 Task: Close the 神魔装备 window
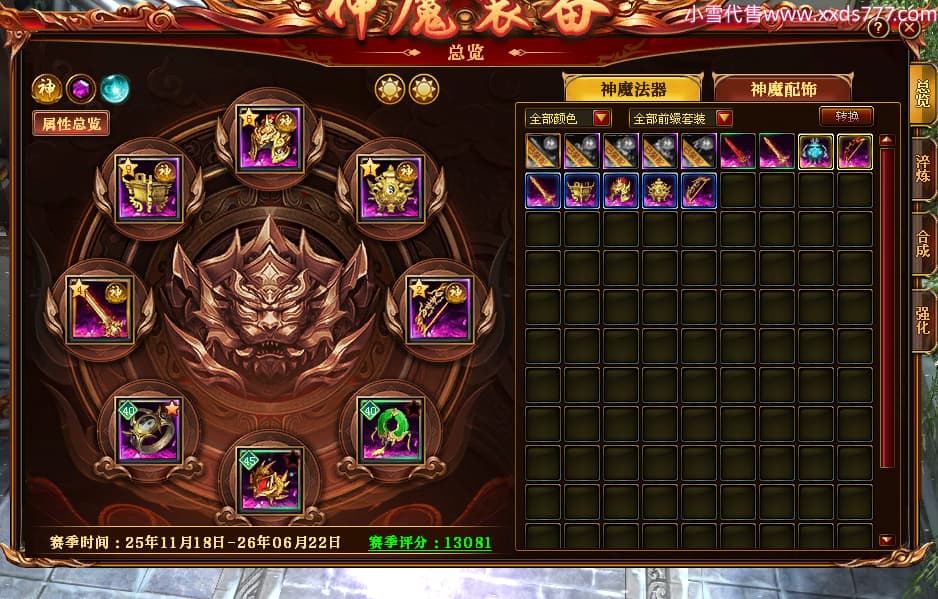tap(909, 28)
